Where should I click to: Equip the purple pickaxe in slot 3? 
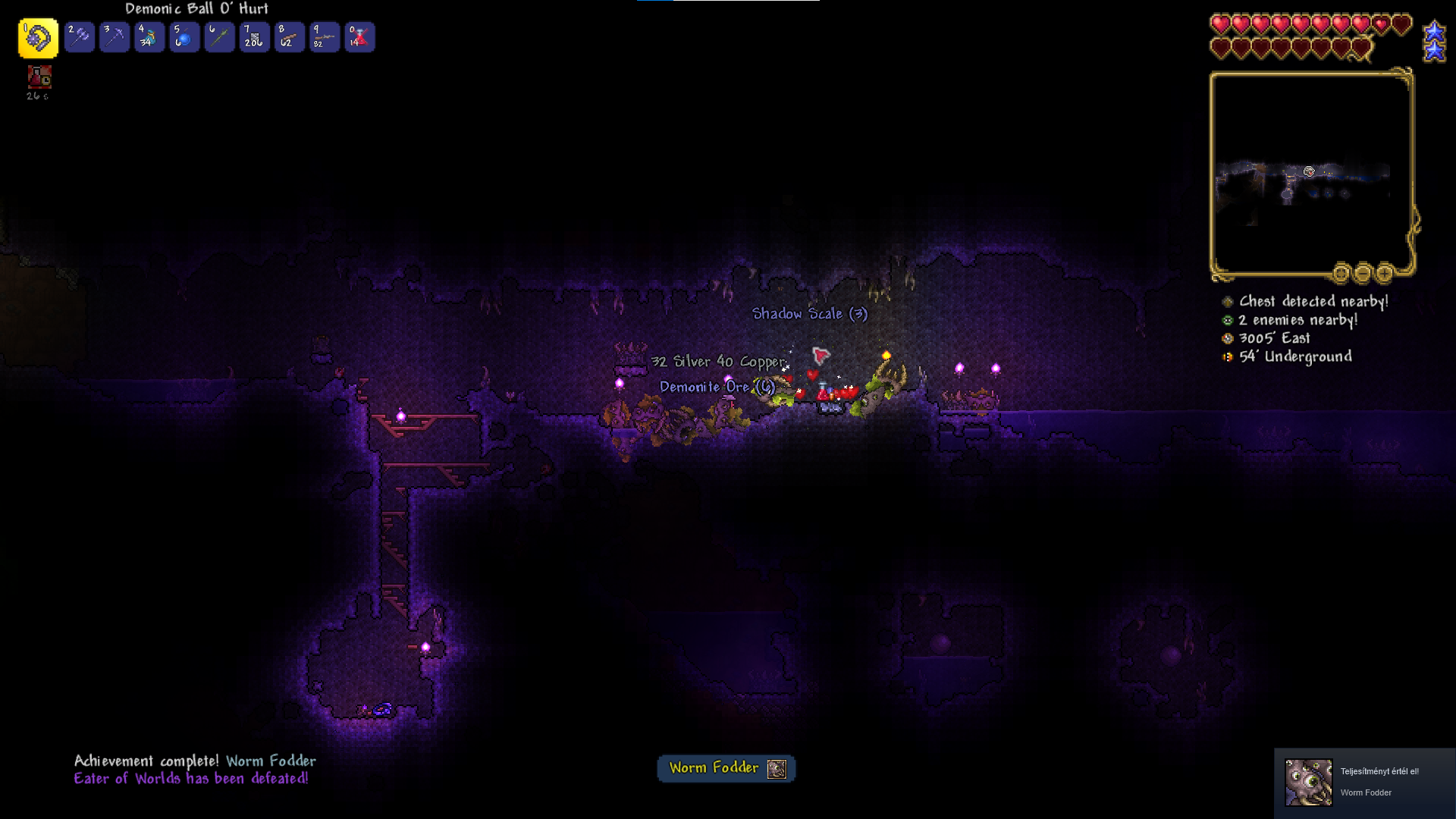click(x=115, y=37)
